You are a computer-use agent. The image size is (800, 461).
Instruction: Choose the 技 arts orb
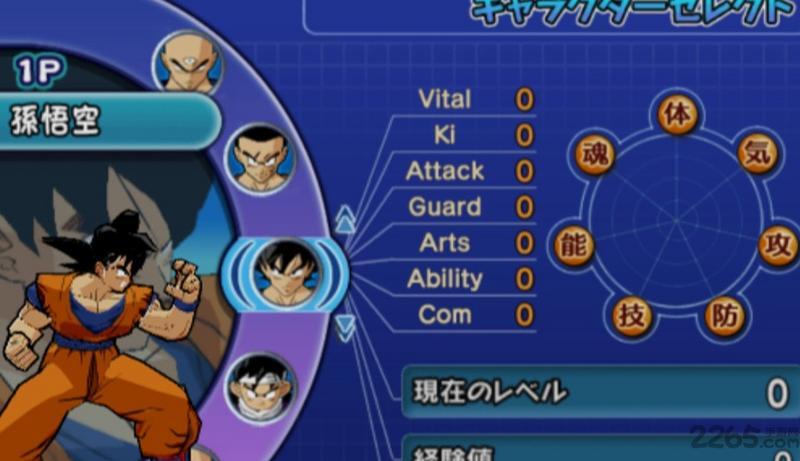pyautogui.click(x=632, y=315)
